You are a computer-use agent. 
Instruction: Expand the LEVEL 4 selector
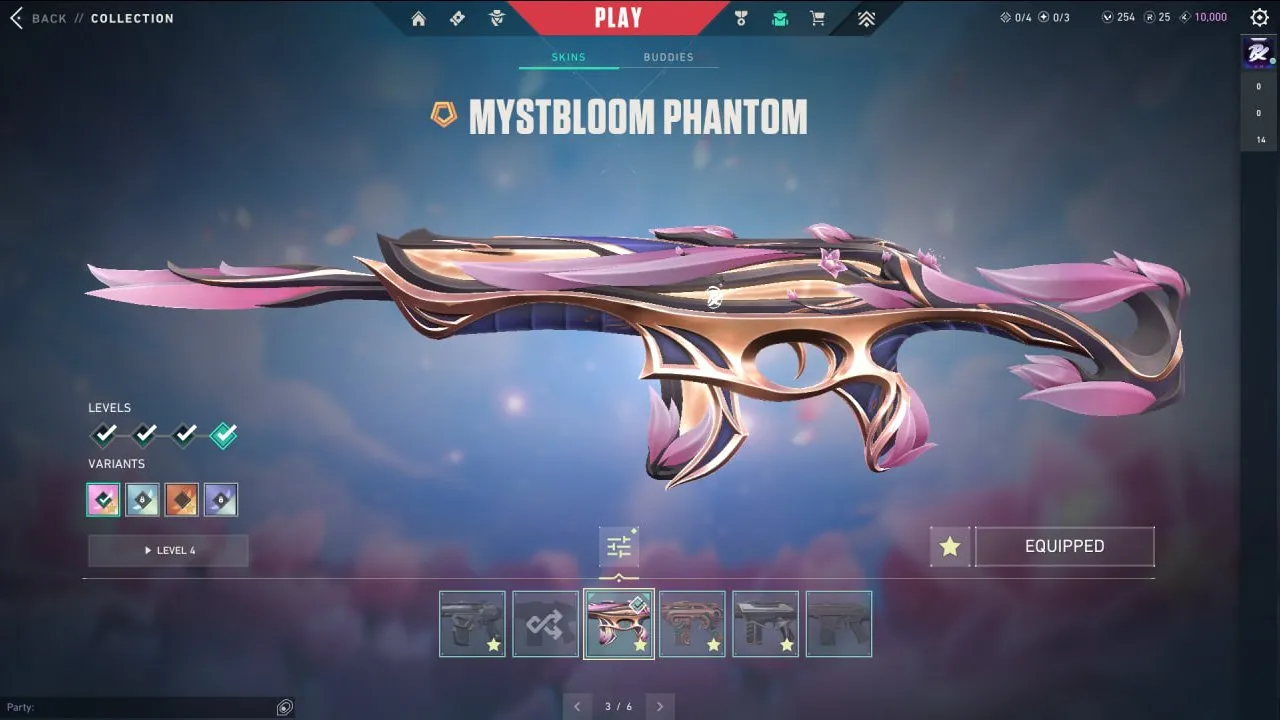[168, 550]
